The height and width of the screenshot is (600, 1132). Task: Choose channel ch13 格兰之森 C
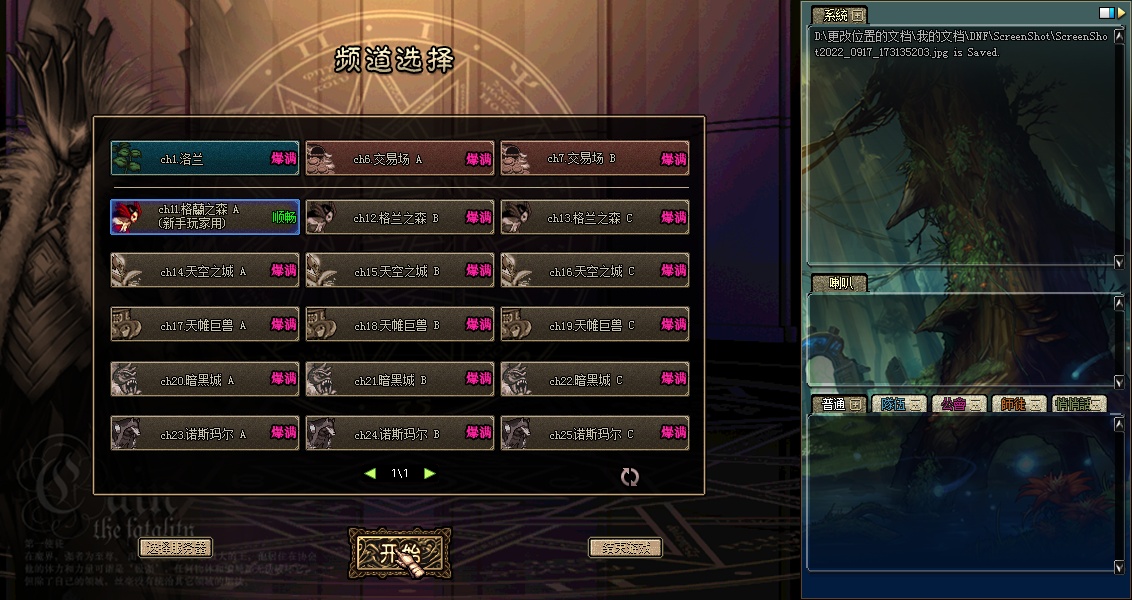(594, 217)
